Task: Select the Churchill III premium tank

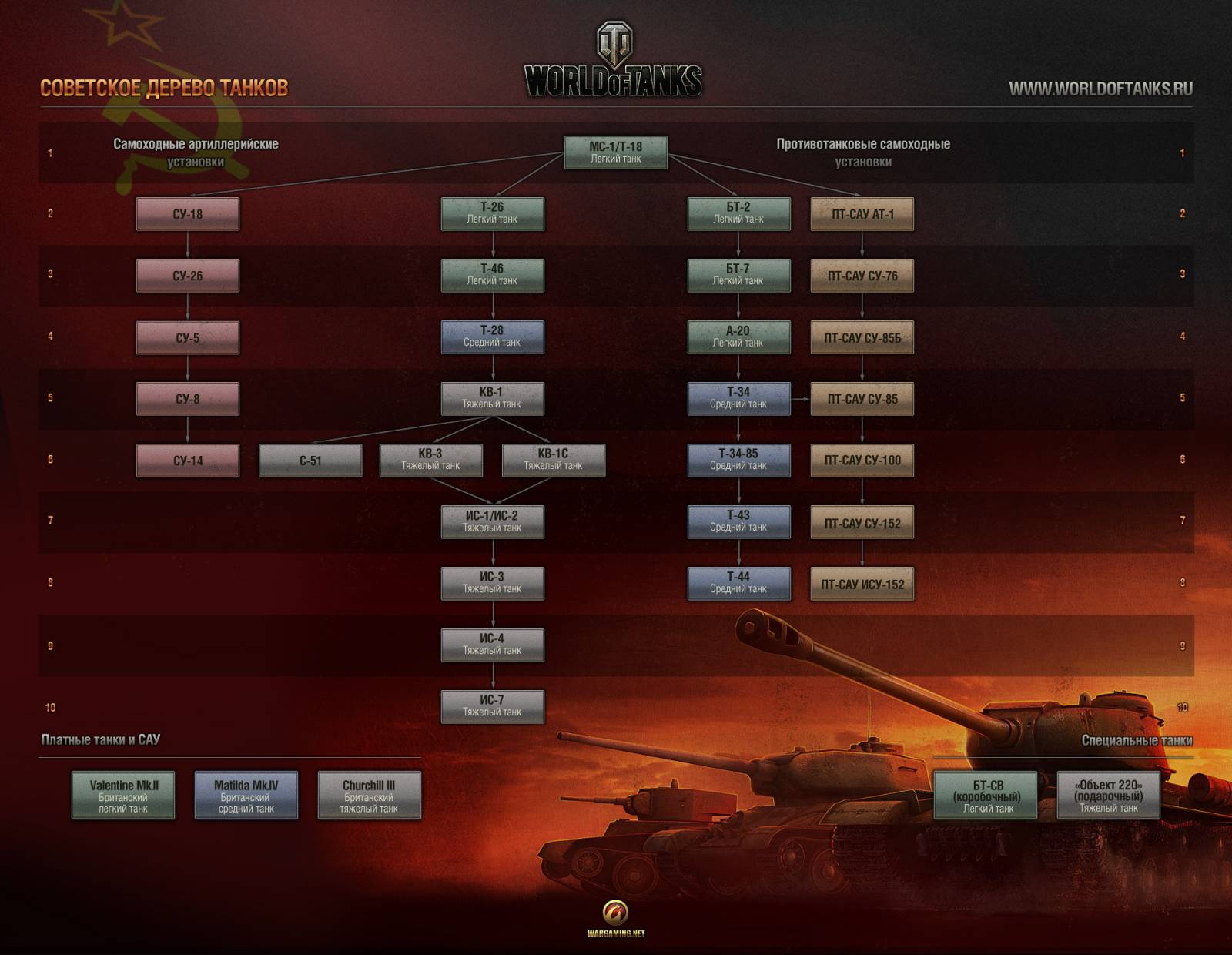Action: coord(369,796)
